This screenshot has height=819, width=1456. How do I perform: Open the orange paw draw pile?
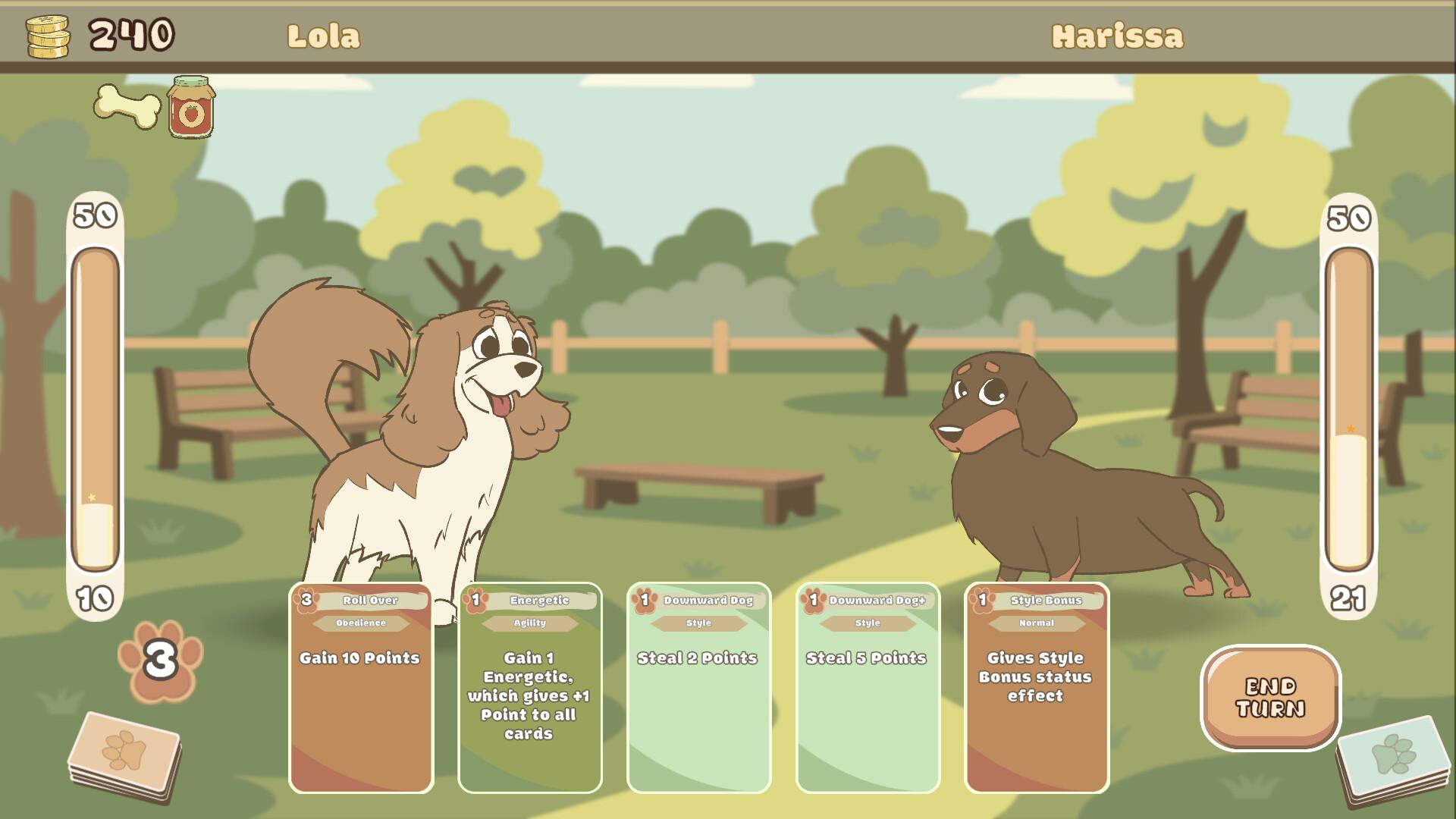click(124, 755)
